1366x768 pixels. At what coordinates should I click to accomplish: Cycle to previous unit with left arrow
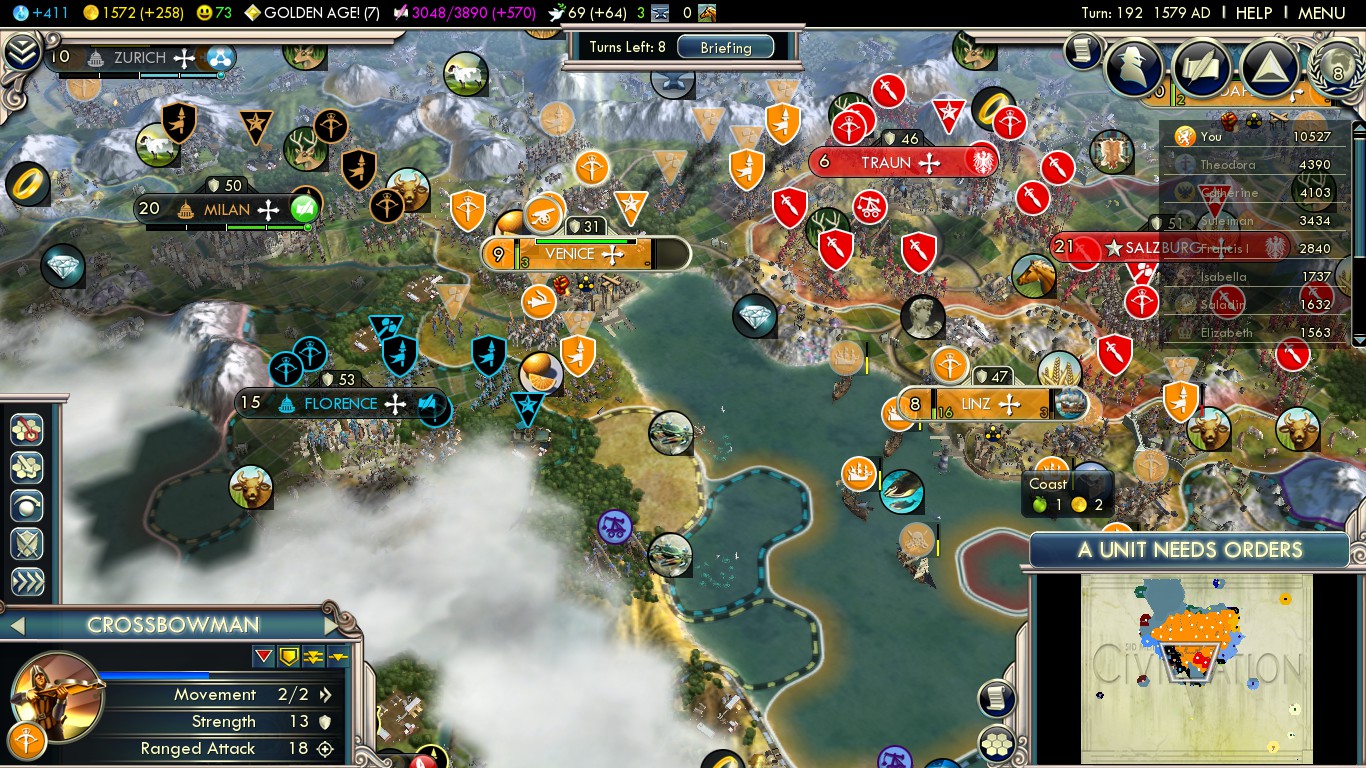tap(16, 626)
